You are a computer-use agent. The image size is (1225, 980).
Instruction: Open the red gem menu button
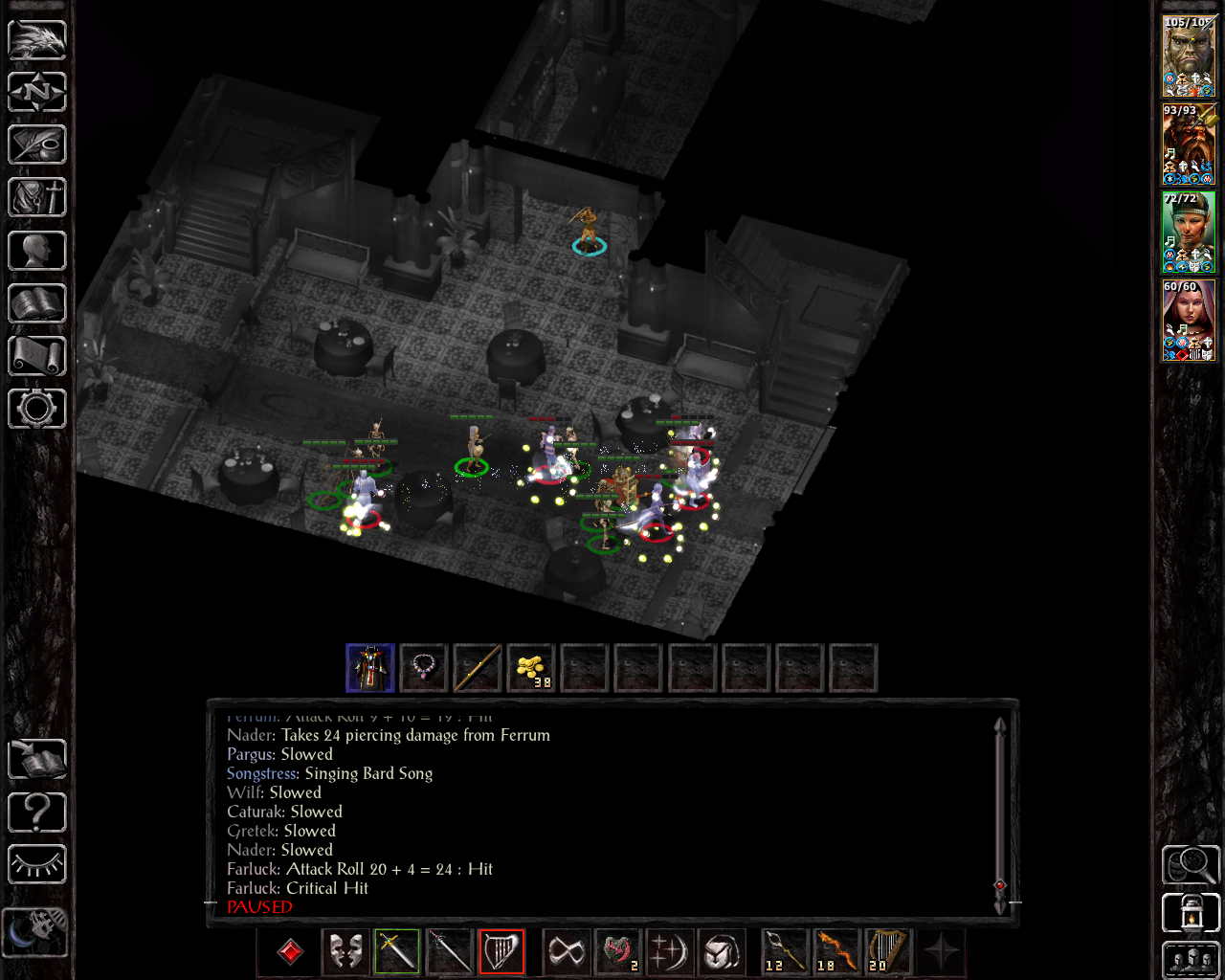289,951
